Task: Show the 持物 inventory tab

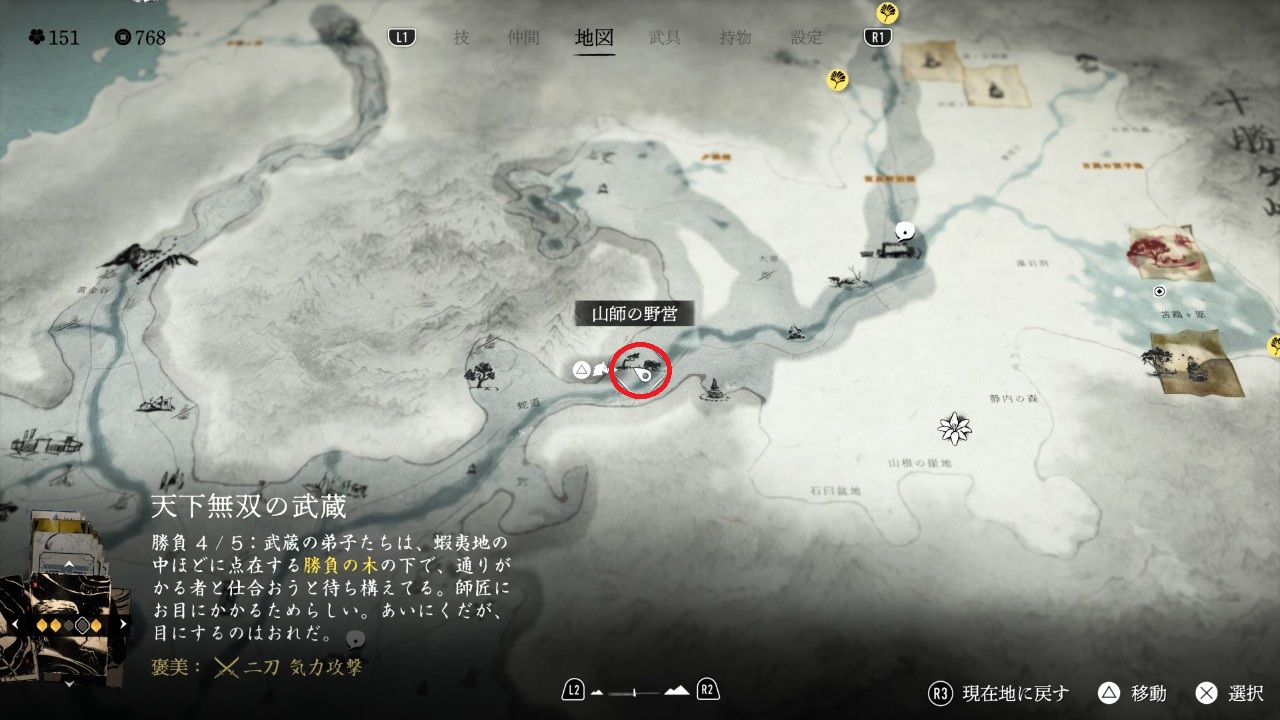Action: (x=735, y=38)
